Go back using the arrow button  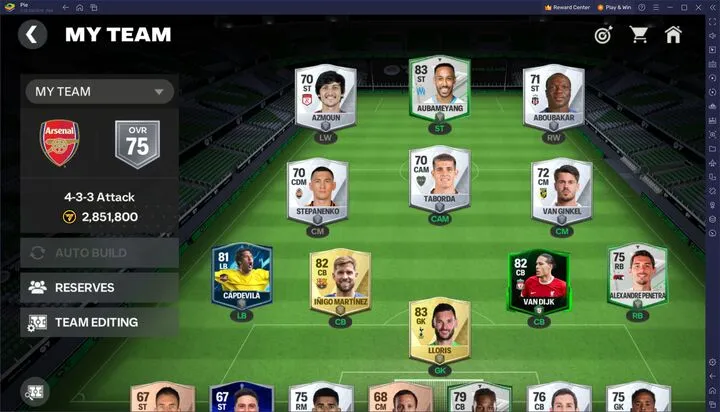[32, 35]
